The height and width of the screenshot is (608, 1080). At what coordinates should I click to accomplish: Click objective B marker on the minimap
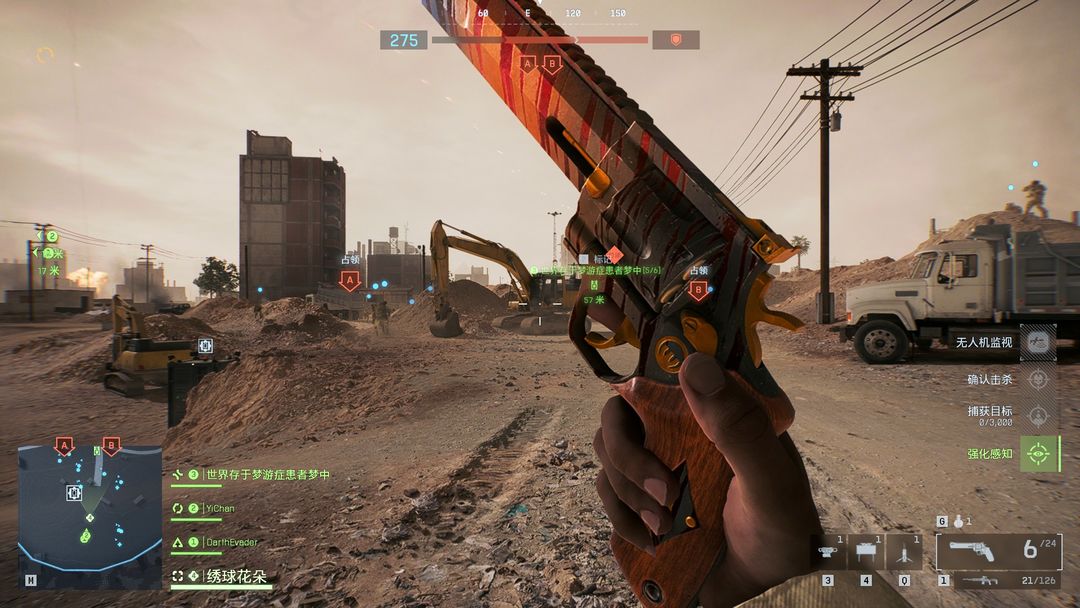[111, 445]
